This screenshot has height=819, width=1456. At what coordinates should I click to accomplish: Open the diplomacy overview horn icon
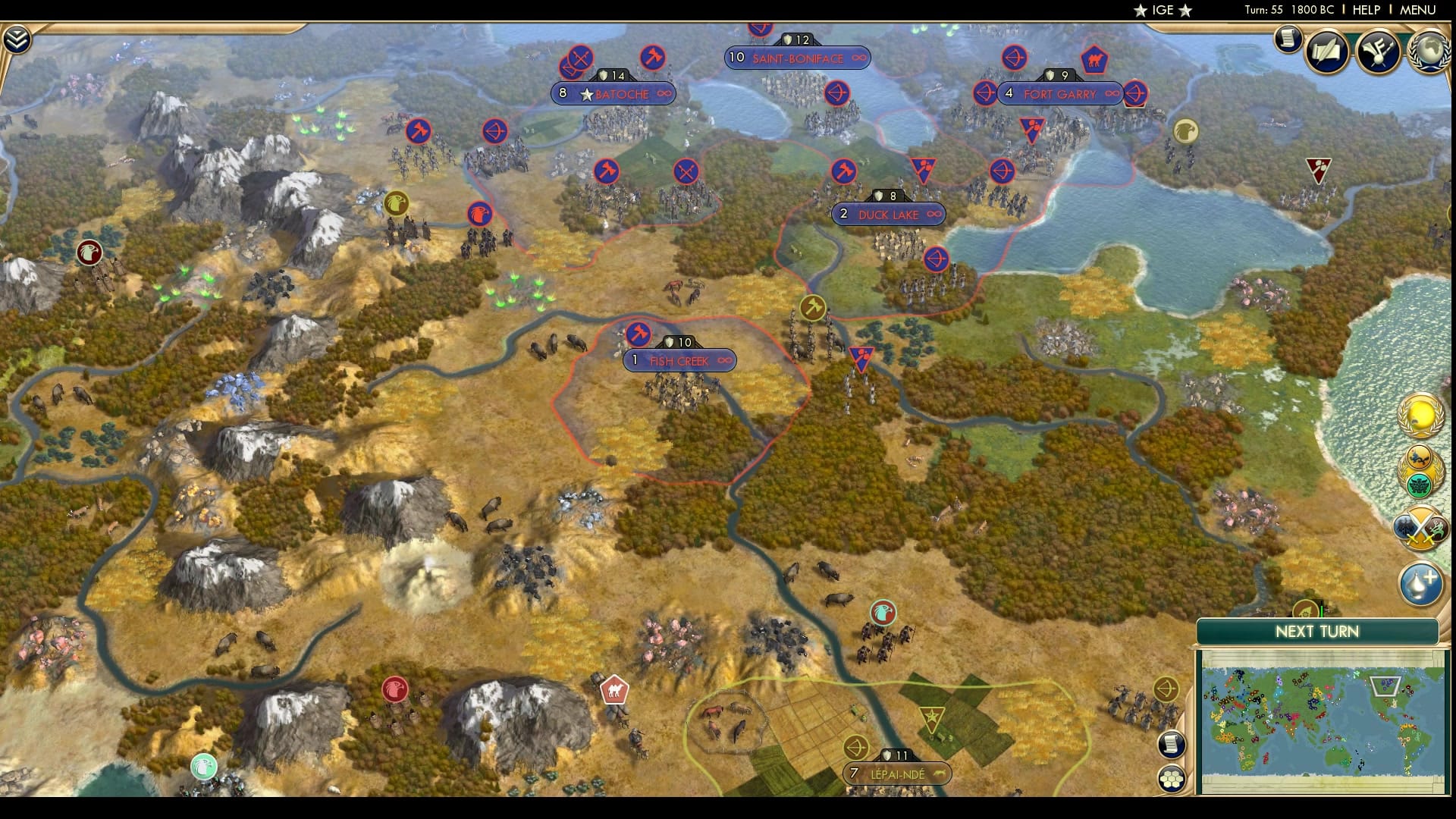[x=1378, y=52]
